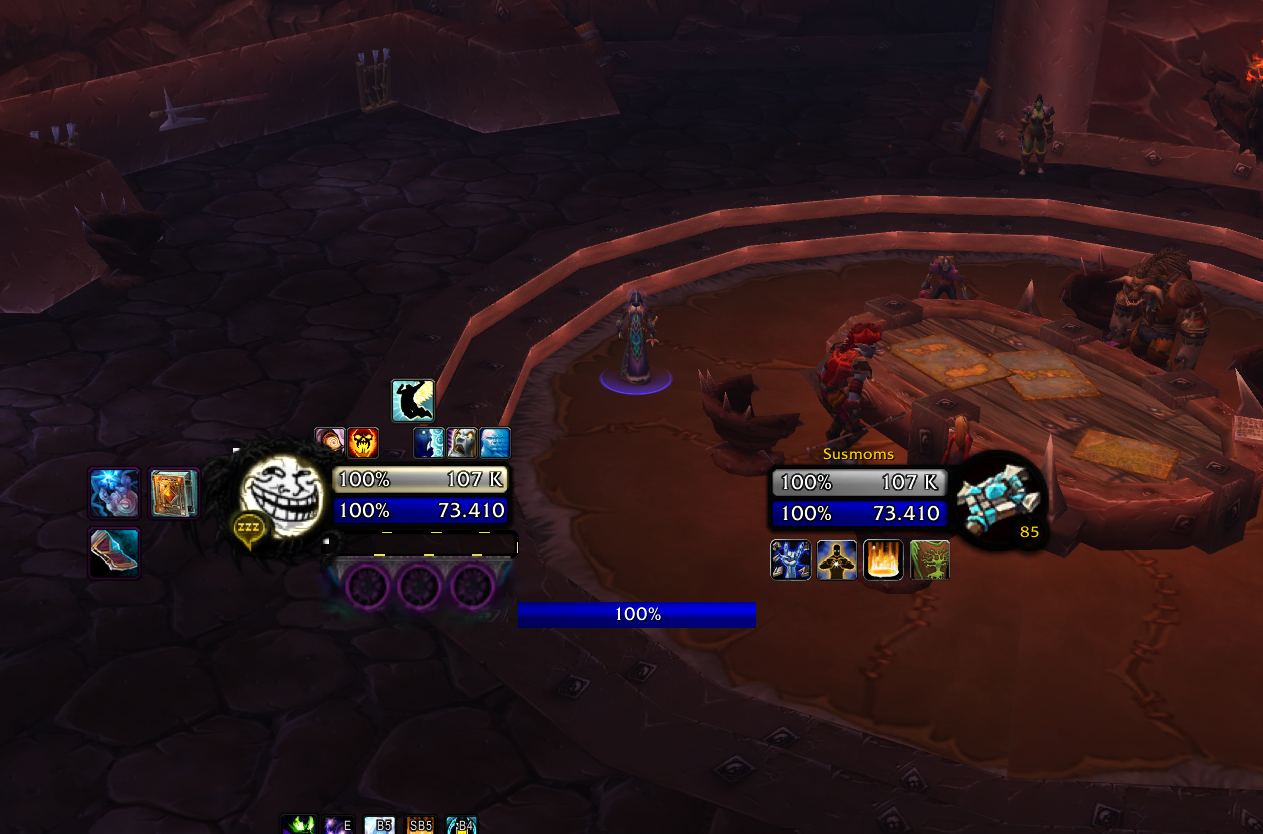Click the glowing blue hand spell icon
This screenshot has height=834, width=1263.
point(114,493)
